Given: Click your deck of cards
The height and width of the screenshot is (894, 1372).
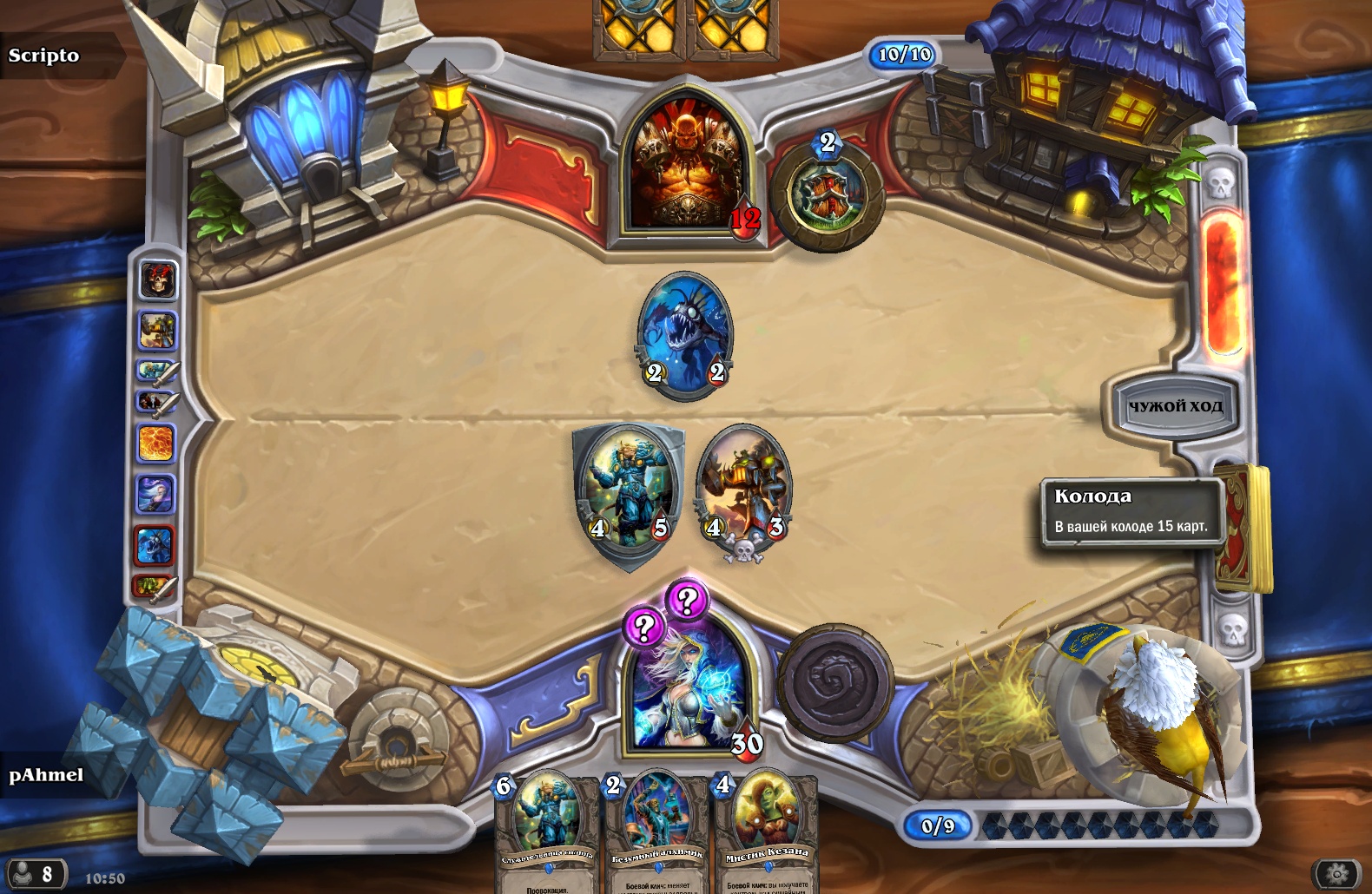Looking at the screenshot, I should (x=1243, y=529).
